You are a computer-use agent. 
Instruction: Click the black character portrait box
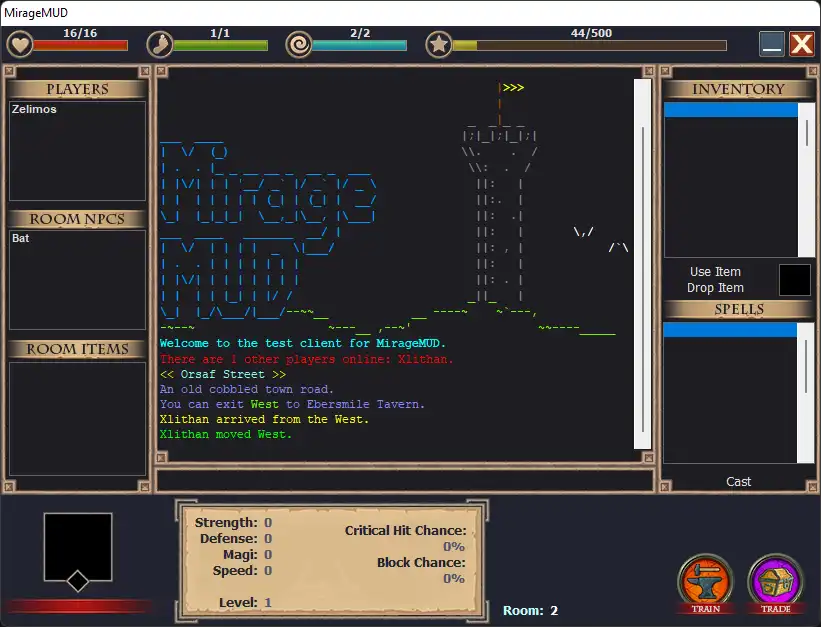point(78,546)
